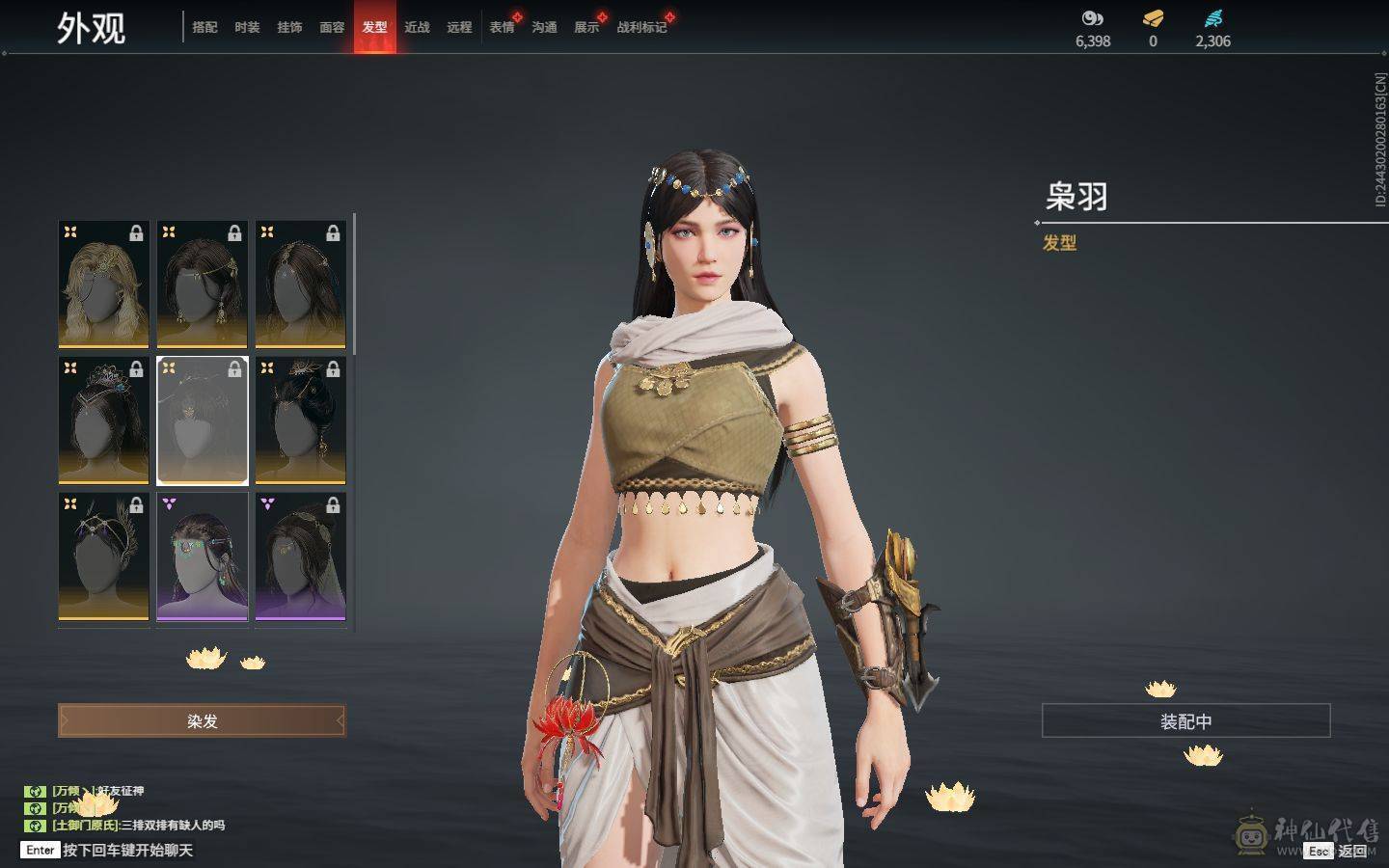Select the 沟通 communication tab

(544, 27)
